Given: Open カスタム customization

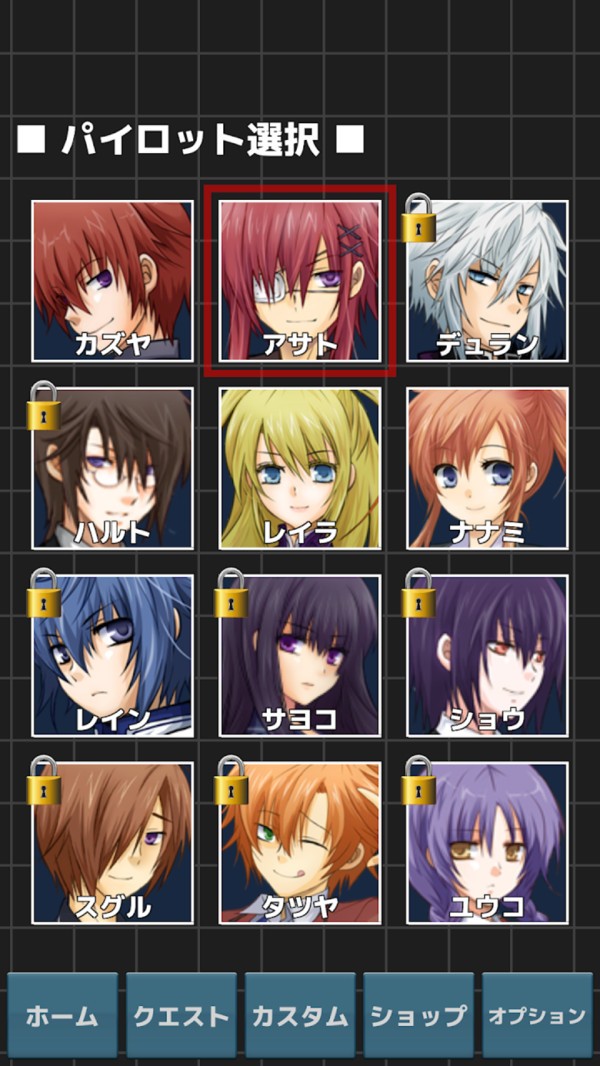Looking at the screenshot, I should click(300, 1015).
